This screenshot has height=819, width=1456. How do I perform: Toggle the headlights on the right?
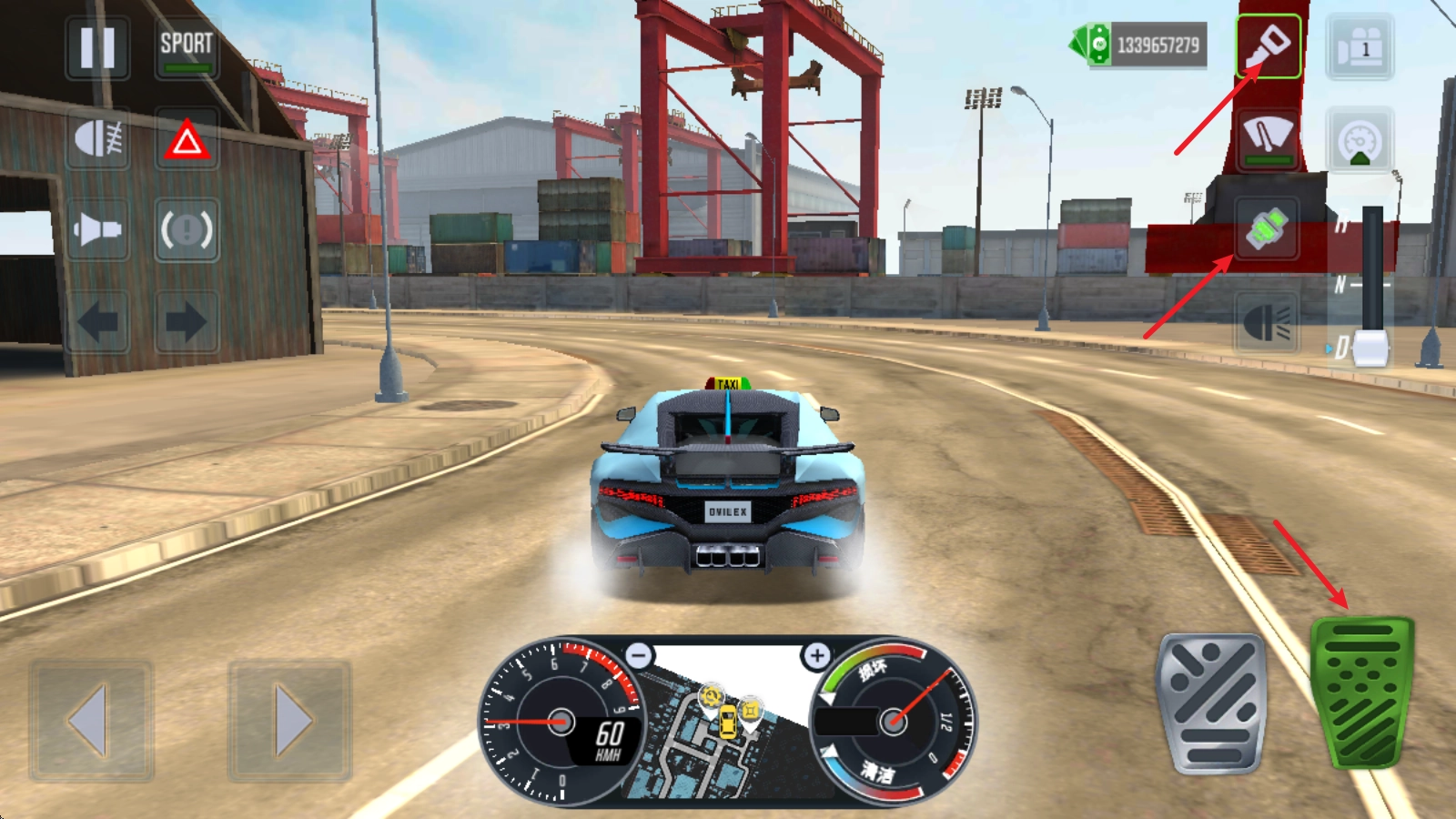(1266, 322)
